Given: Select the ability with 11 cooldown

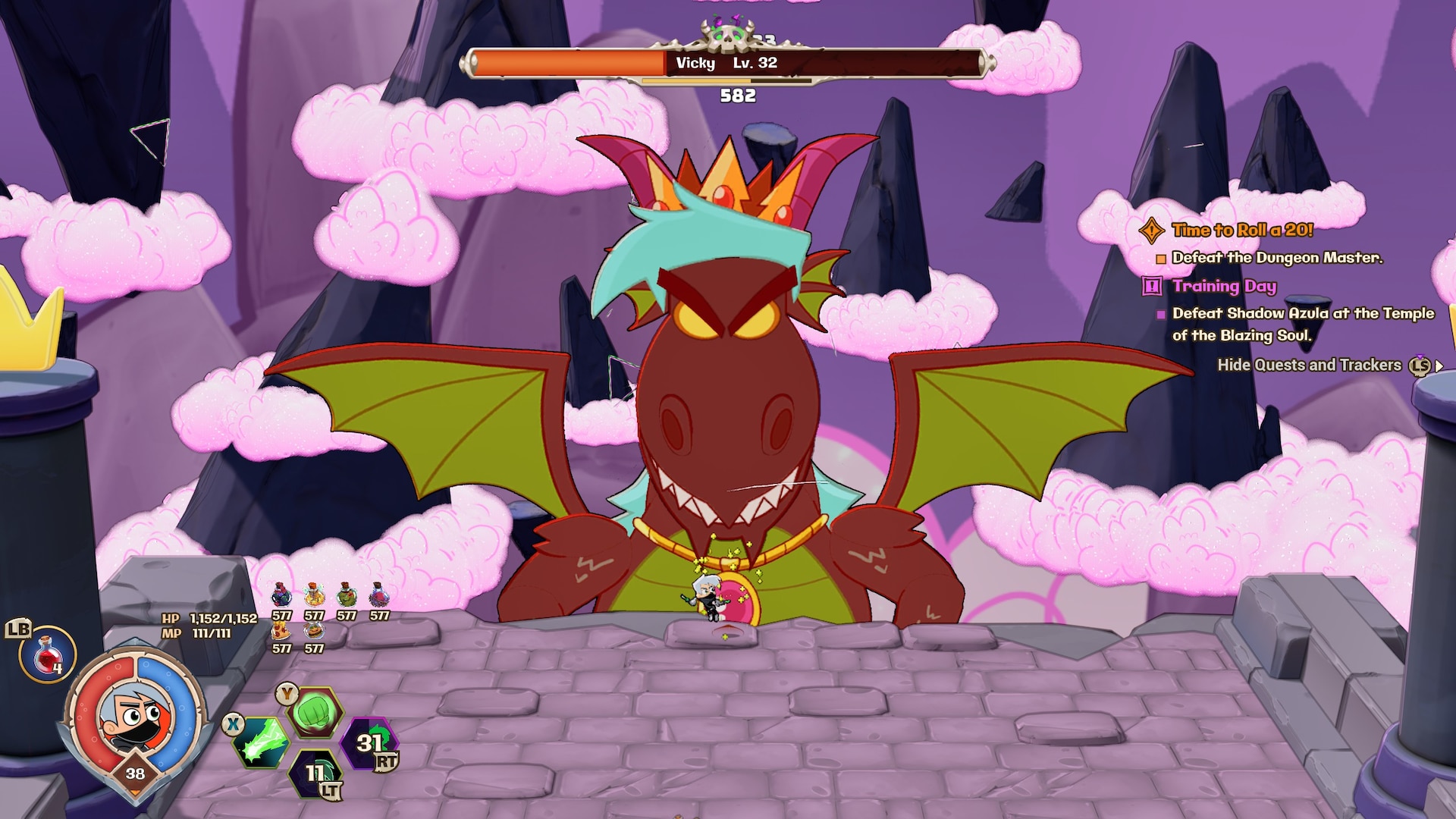Looking at the screenshot, I should click(316, 773).
